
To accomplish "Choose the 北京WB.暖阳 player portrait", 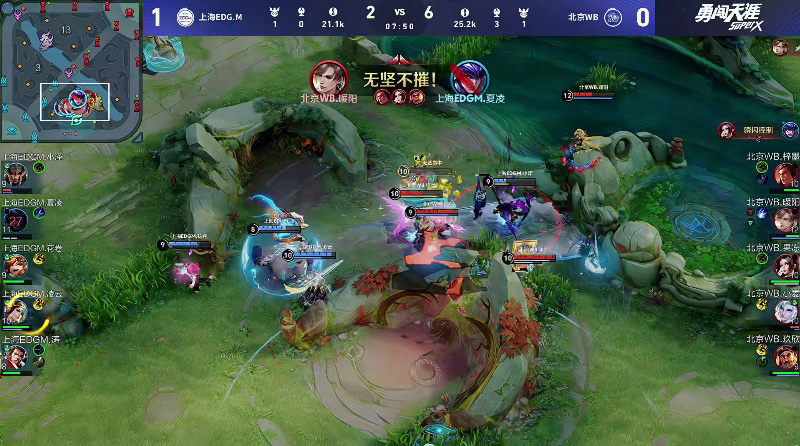I will [x=785, y=221].
